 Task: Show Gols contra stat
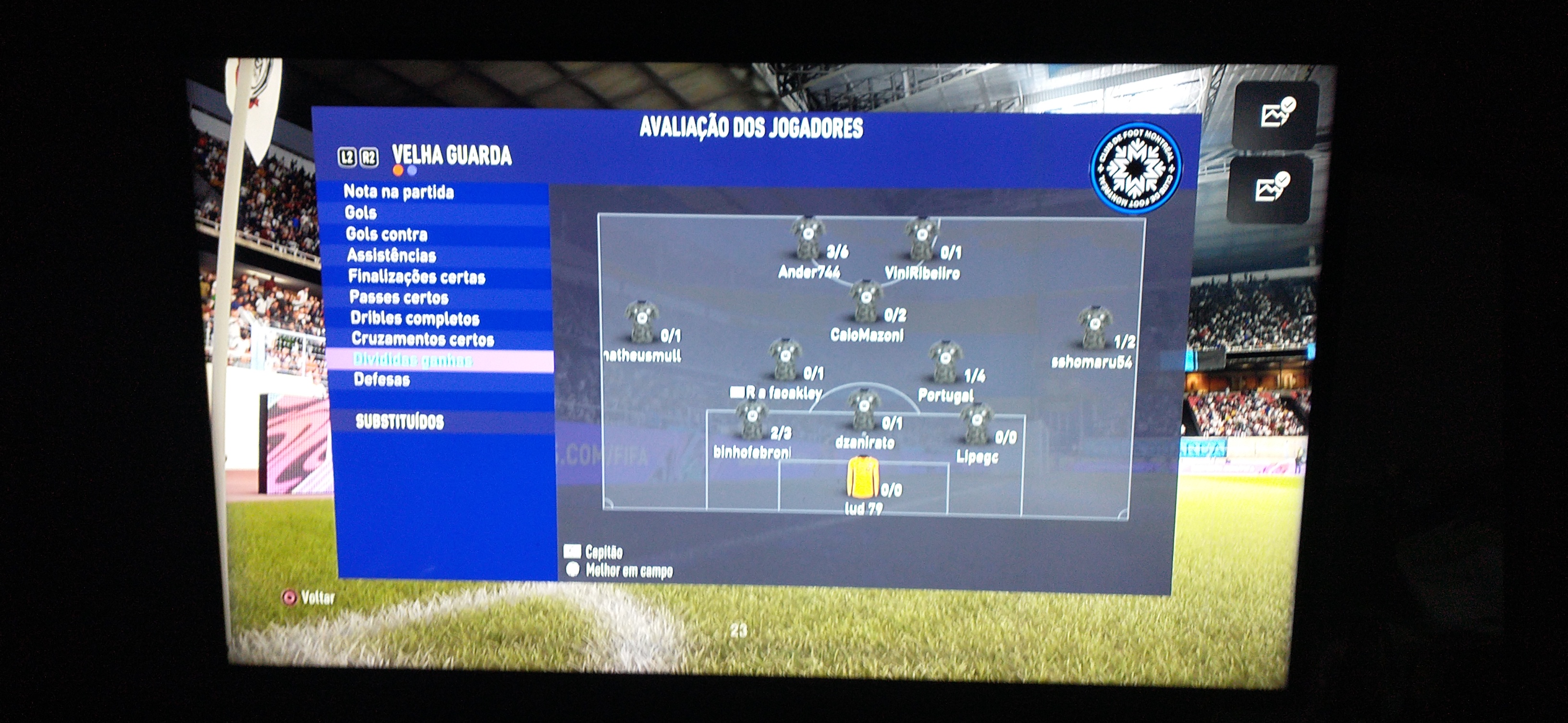tap(387, 234)
